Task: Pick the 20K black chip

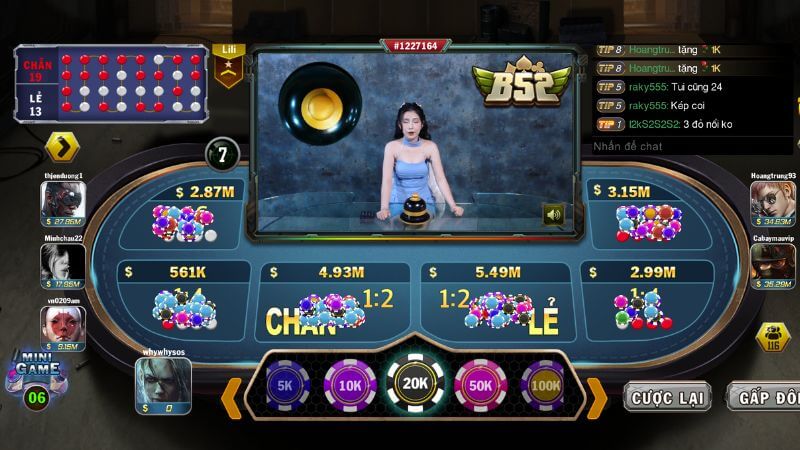Action: 415,385
